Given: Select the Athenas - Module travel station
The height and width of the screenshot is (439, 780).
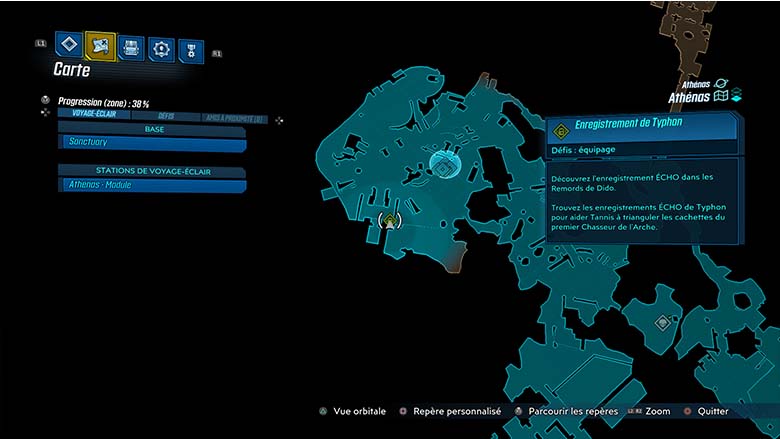Looking at the screenshot, I should point(152,185).
